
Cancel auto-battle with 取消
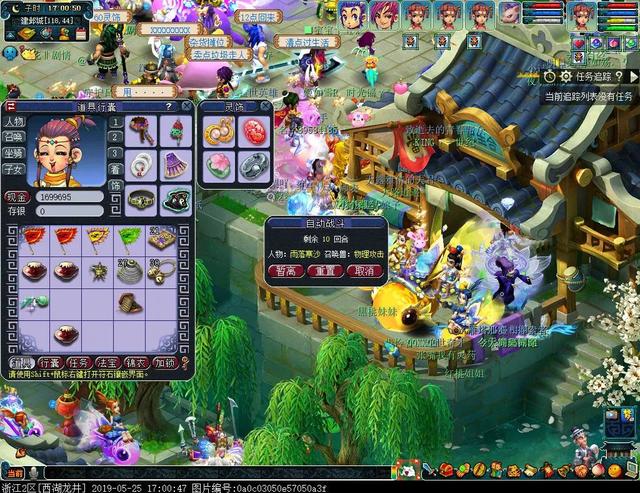360,271
